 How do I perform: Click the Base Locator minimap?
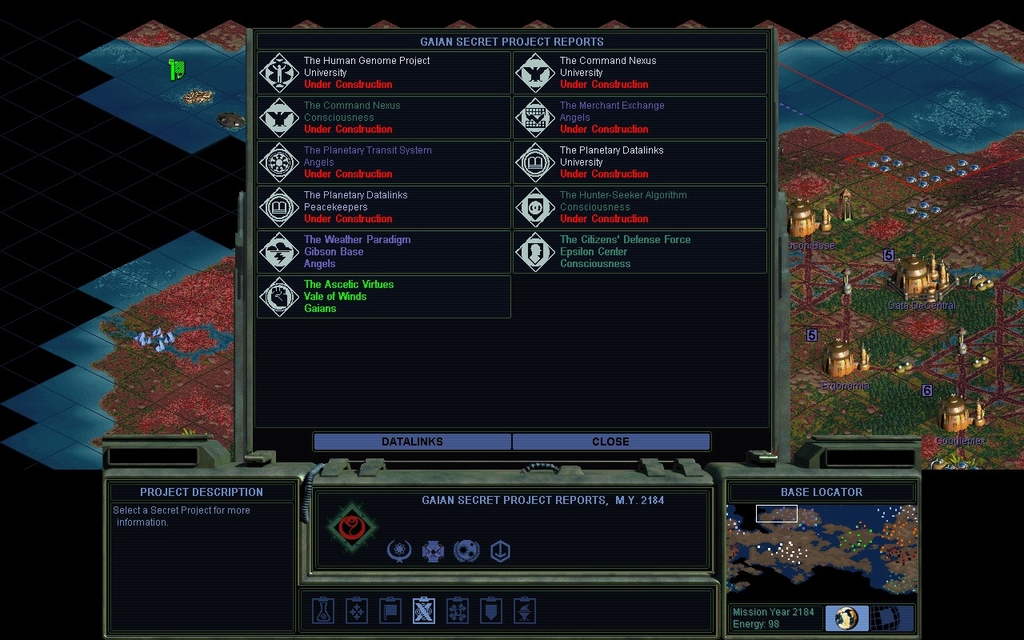(821, 549)
